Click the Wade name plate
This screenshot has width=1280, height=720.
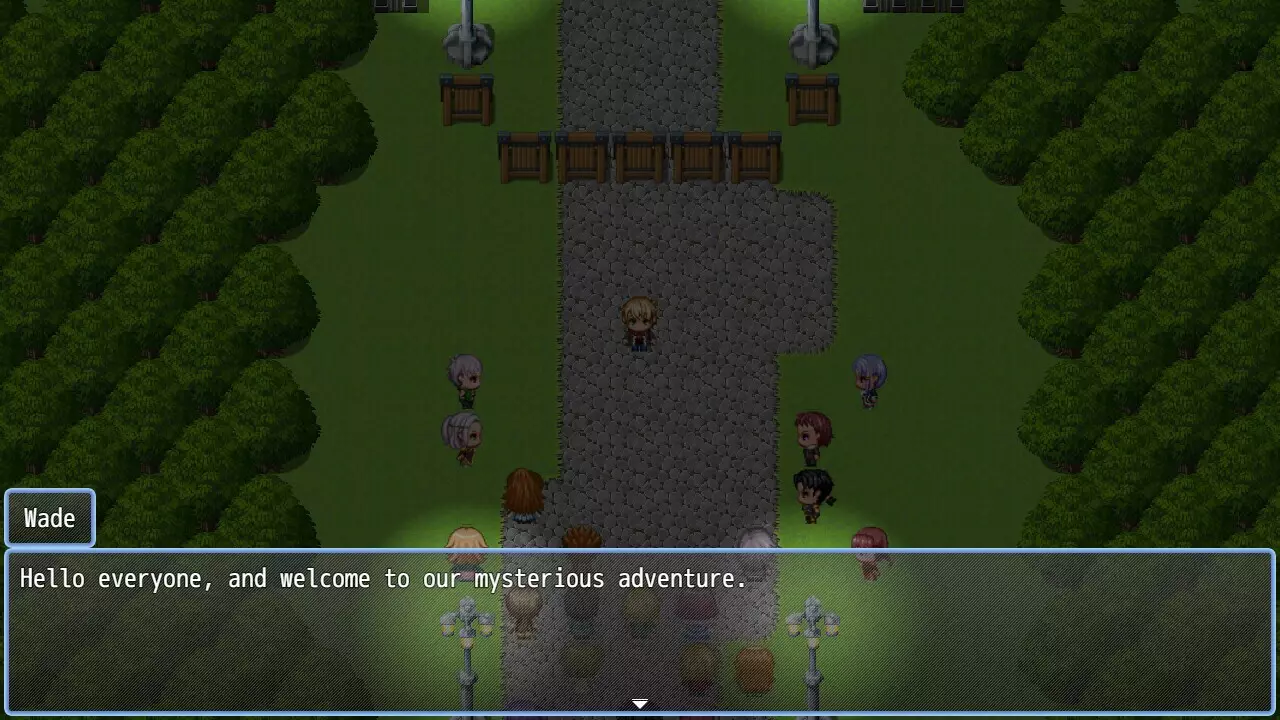tap(49, 517)
